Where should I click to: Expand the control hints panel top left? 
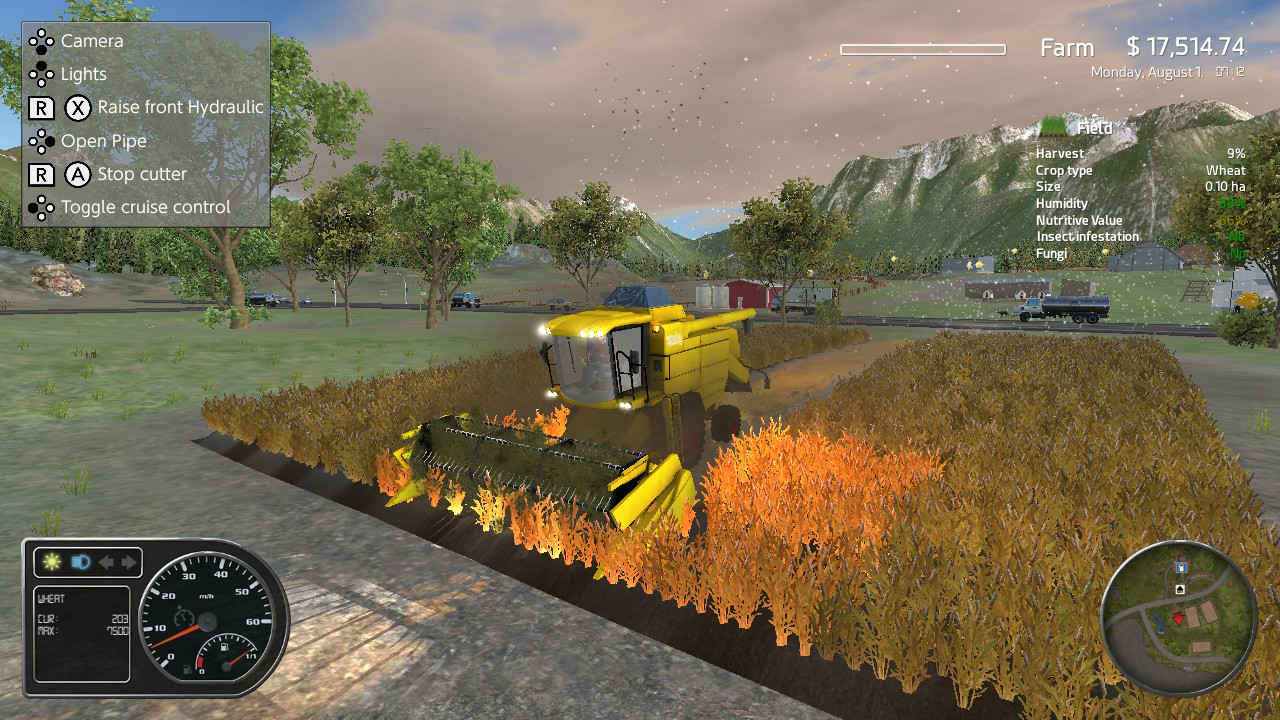pos(145,120)
